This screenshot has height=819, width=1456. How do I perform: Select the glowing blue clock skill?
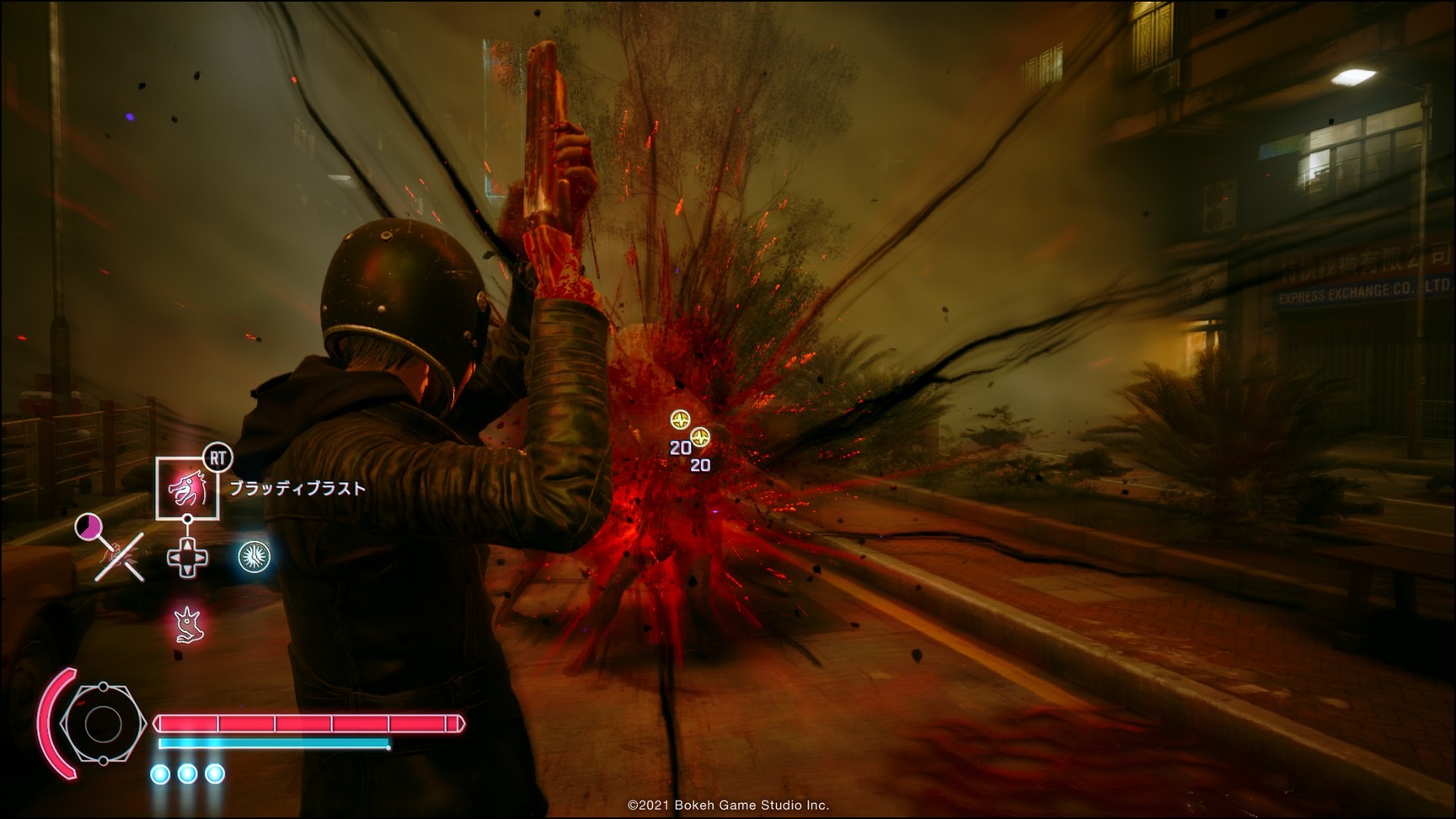(254, 557)
